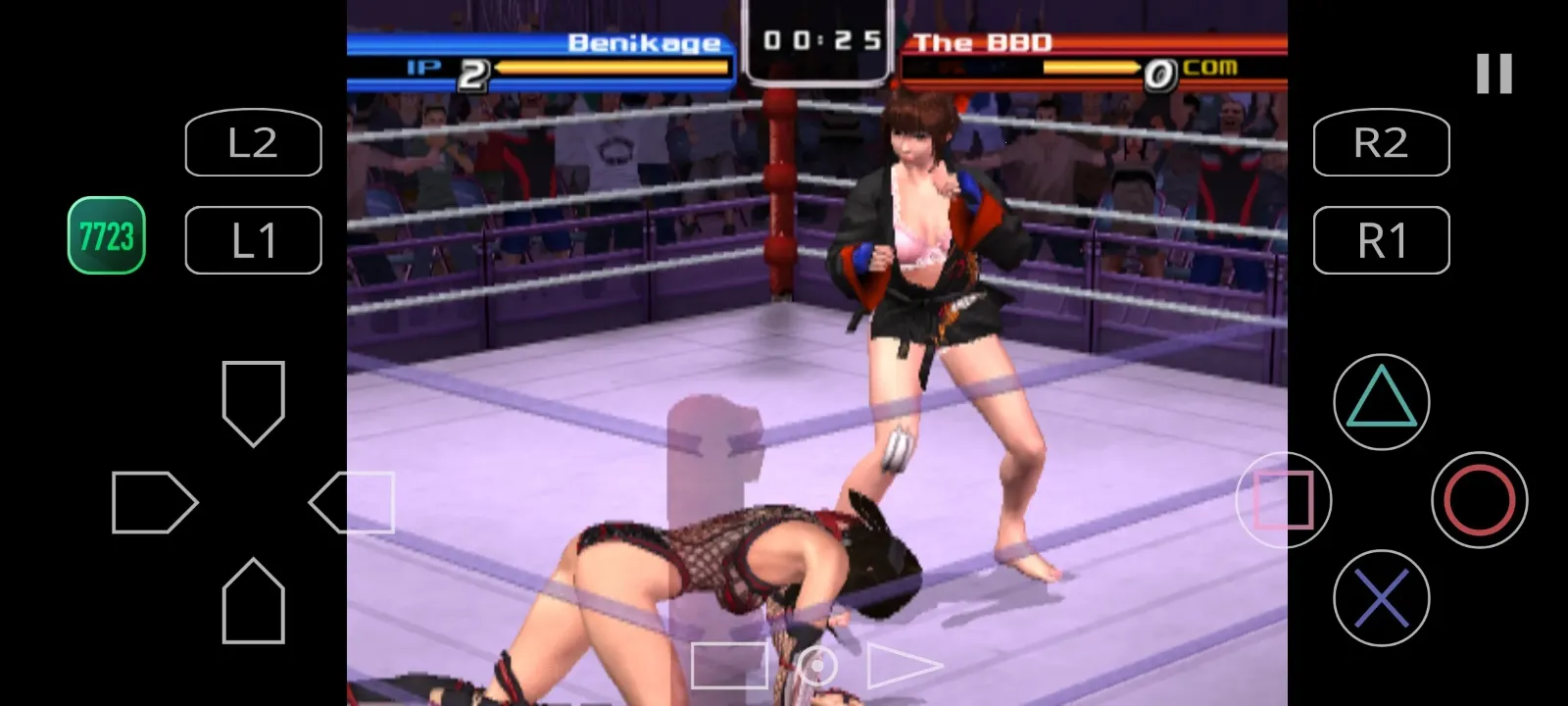Open the green 7723 overlay menu

[x=106, y=235]
